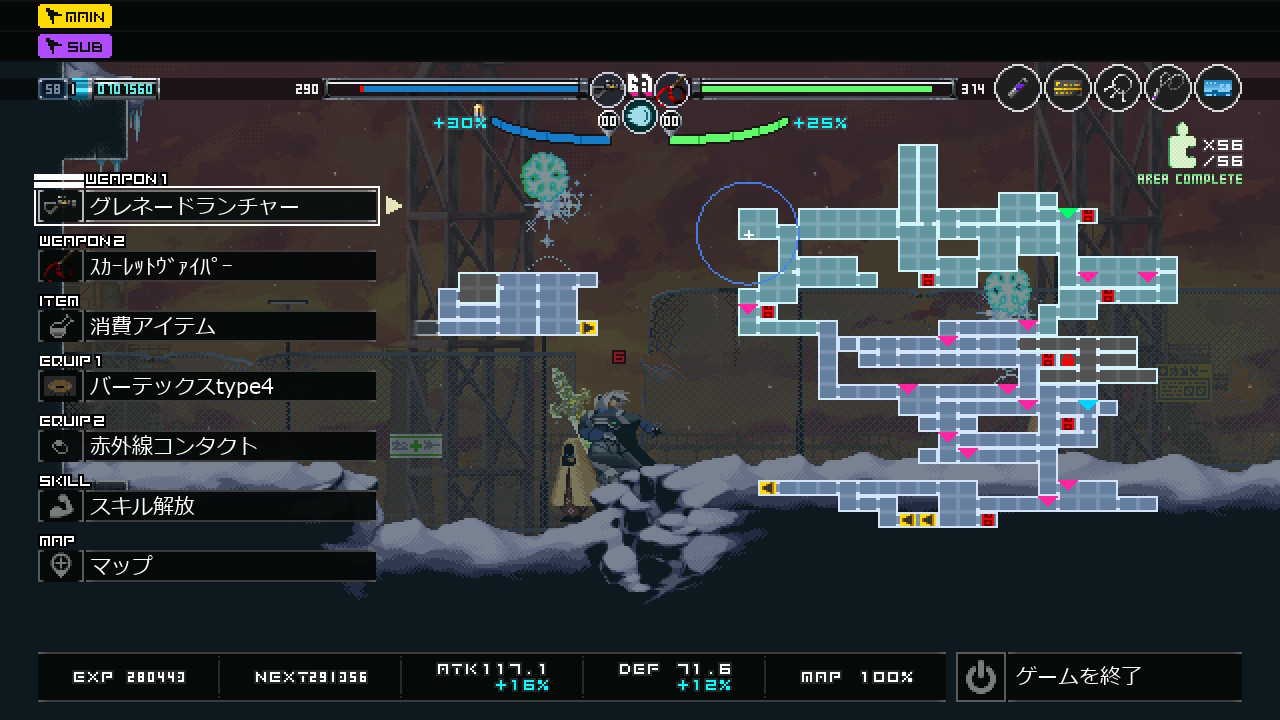Open the スキル解放 skill menu
Screen dimensions: 1280x720
(x=207, y=506)
